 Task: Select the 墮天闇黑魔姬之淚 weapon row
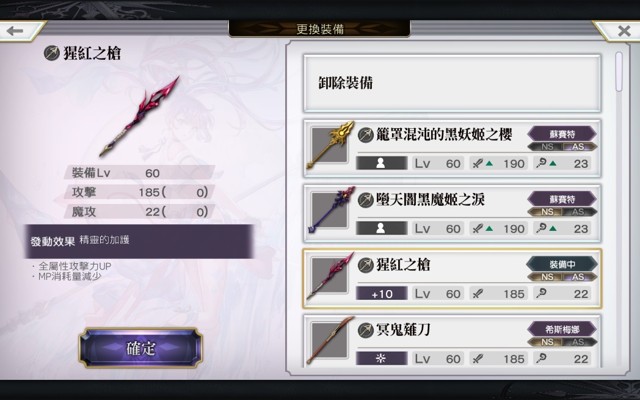click(452, 213)
